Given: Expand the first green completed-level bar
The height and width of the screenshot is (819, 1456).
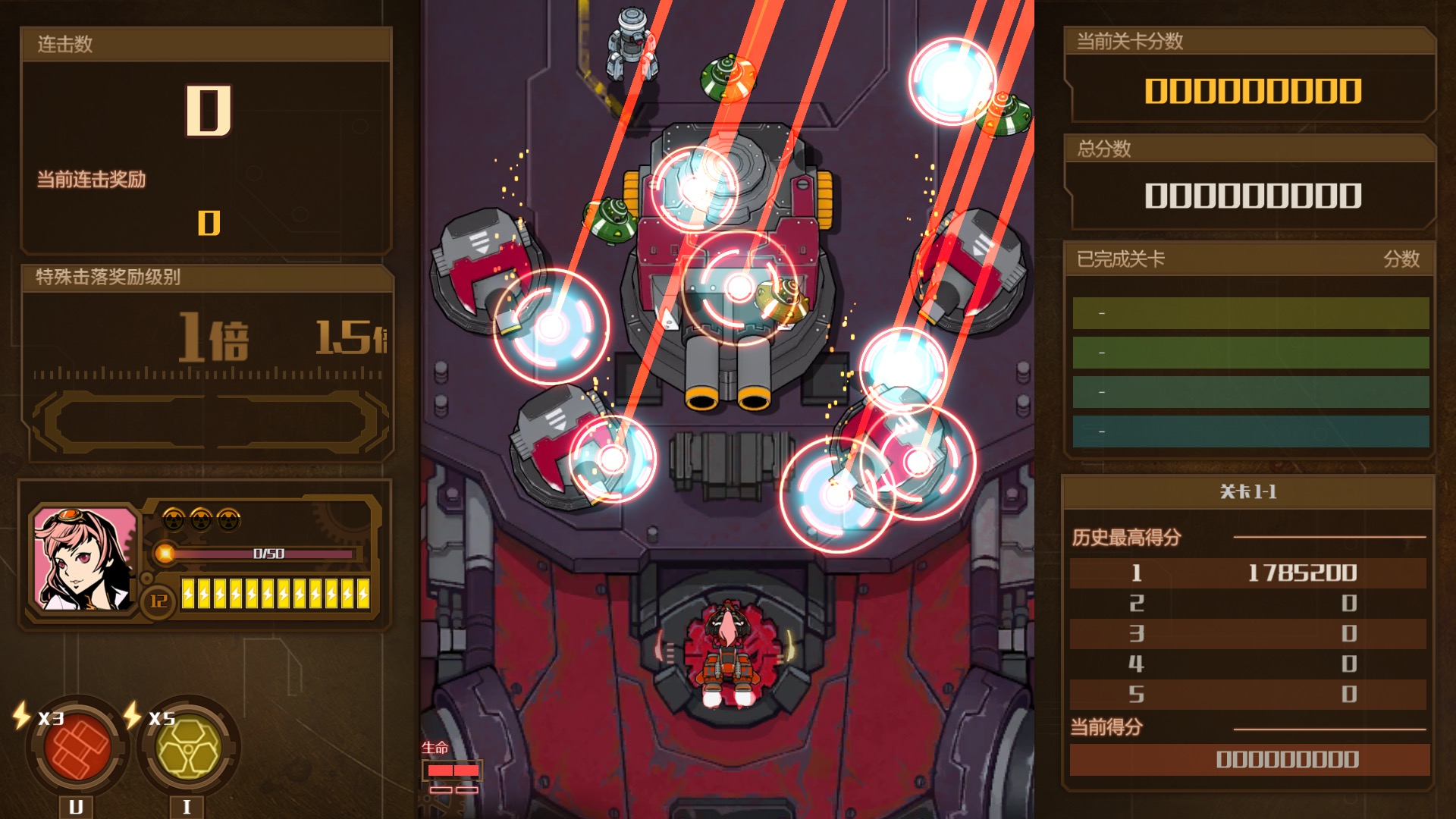Looking at the screenshot, I should 1251,313.
